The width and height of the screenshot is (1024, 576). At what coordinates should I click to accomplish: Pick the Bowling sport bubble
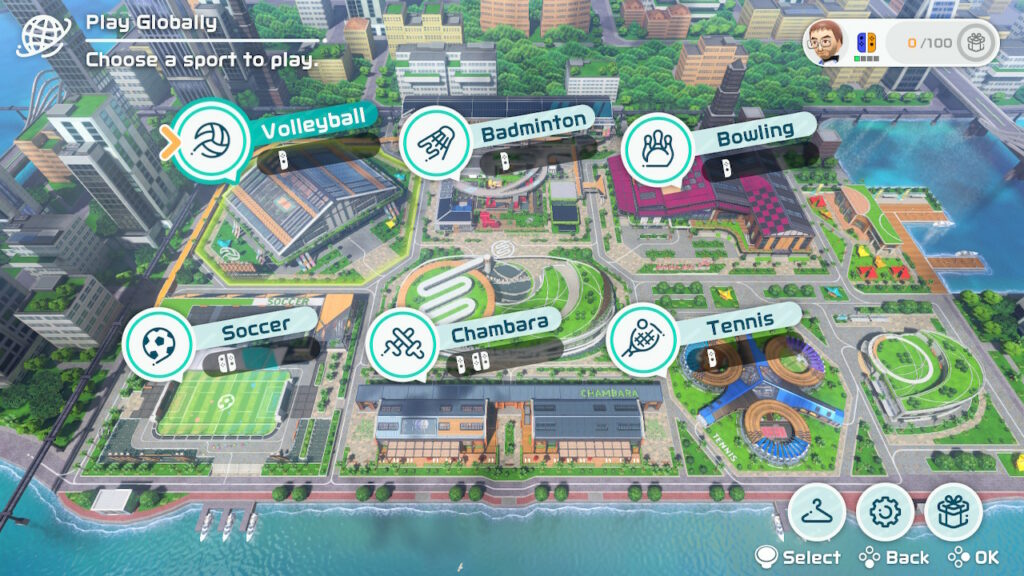tap(658, 149)
